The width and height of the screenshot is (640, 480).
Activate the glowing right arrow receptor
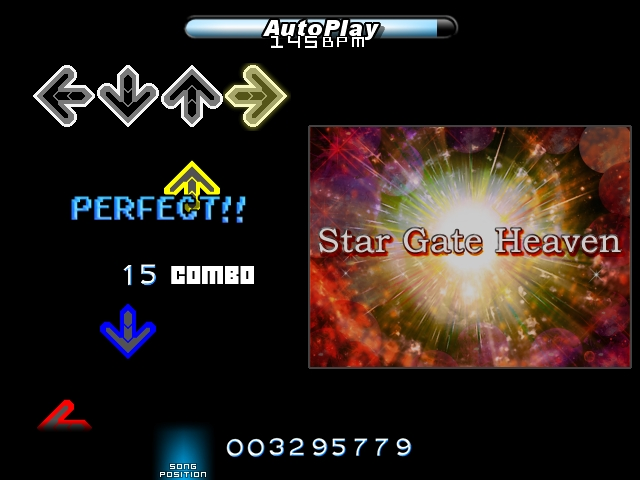click(256, 96)
